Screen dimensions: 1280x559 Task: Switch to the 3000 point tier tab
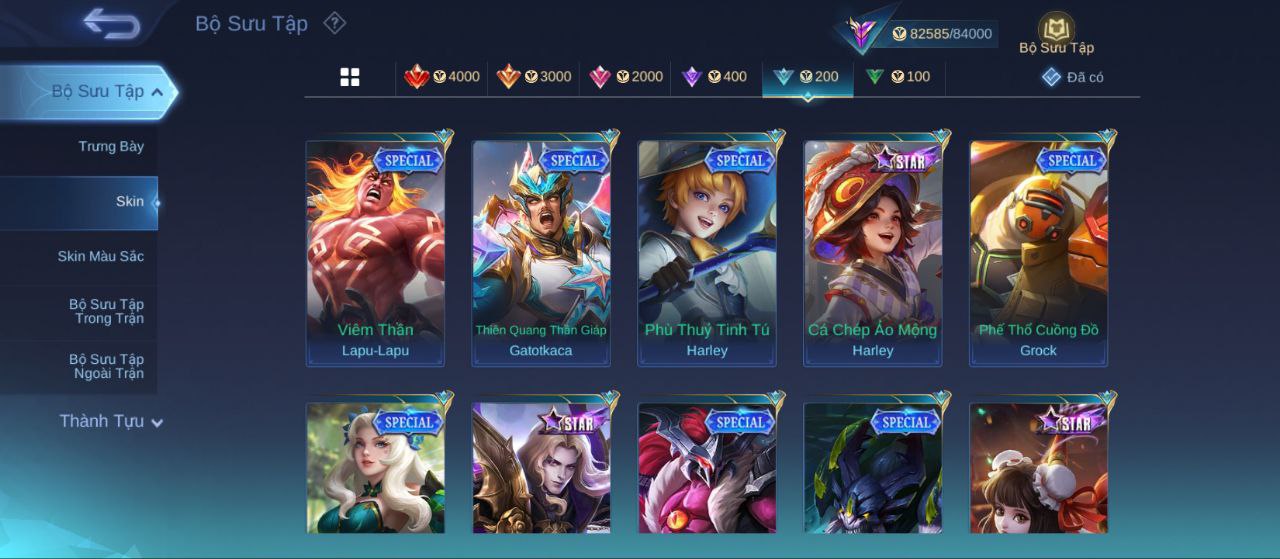(x=534, y=77)
